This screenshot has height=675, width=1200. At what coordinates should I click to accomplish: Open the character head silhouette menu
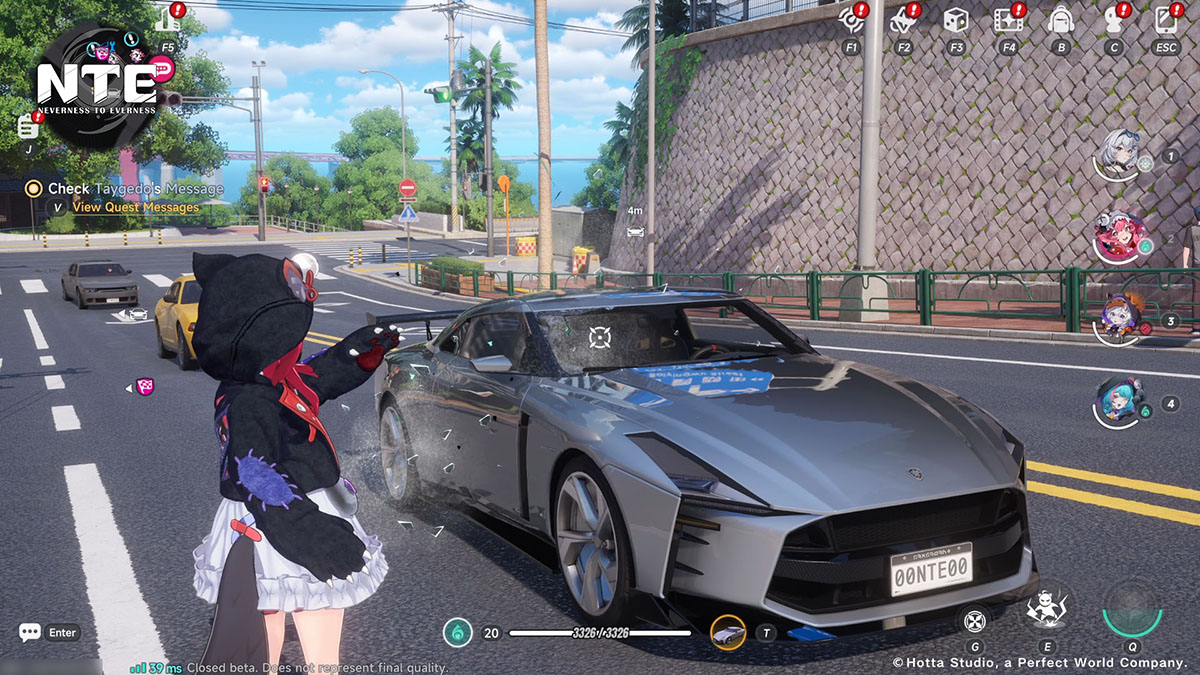[1113, 19]
